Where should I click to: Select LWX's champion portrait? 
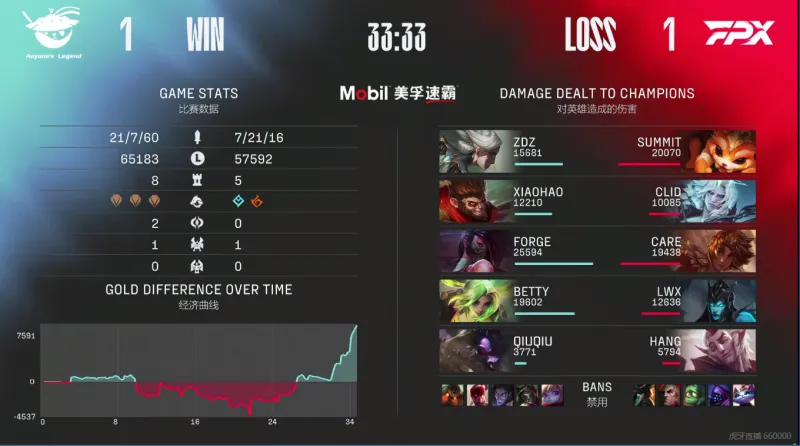pyautogui.click(x=720, y=301)
